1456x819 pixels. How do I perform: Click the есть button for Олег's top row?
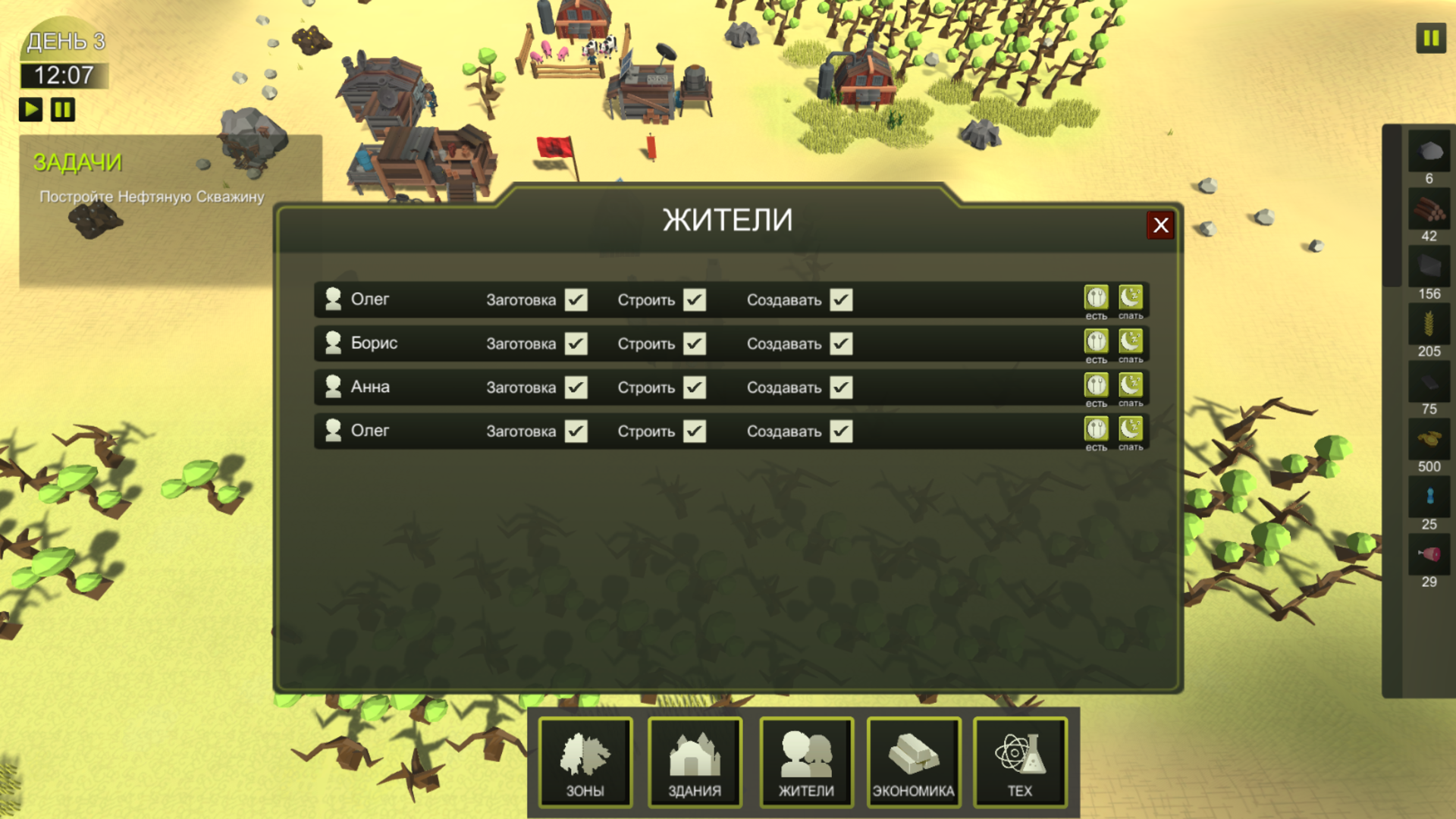1095,298
